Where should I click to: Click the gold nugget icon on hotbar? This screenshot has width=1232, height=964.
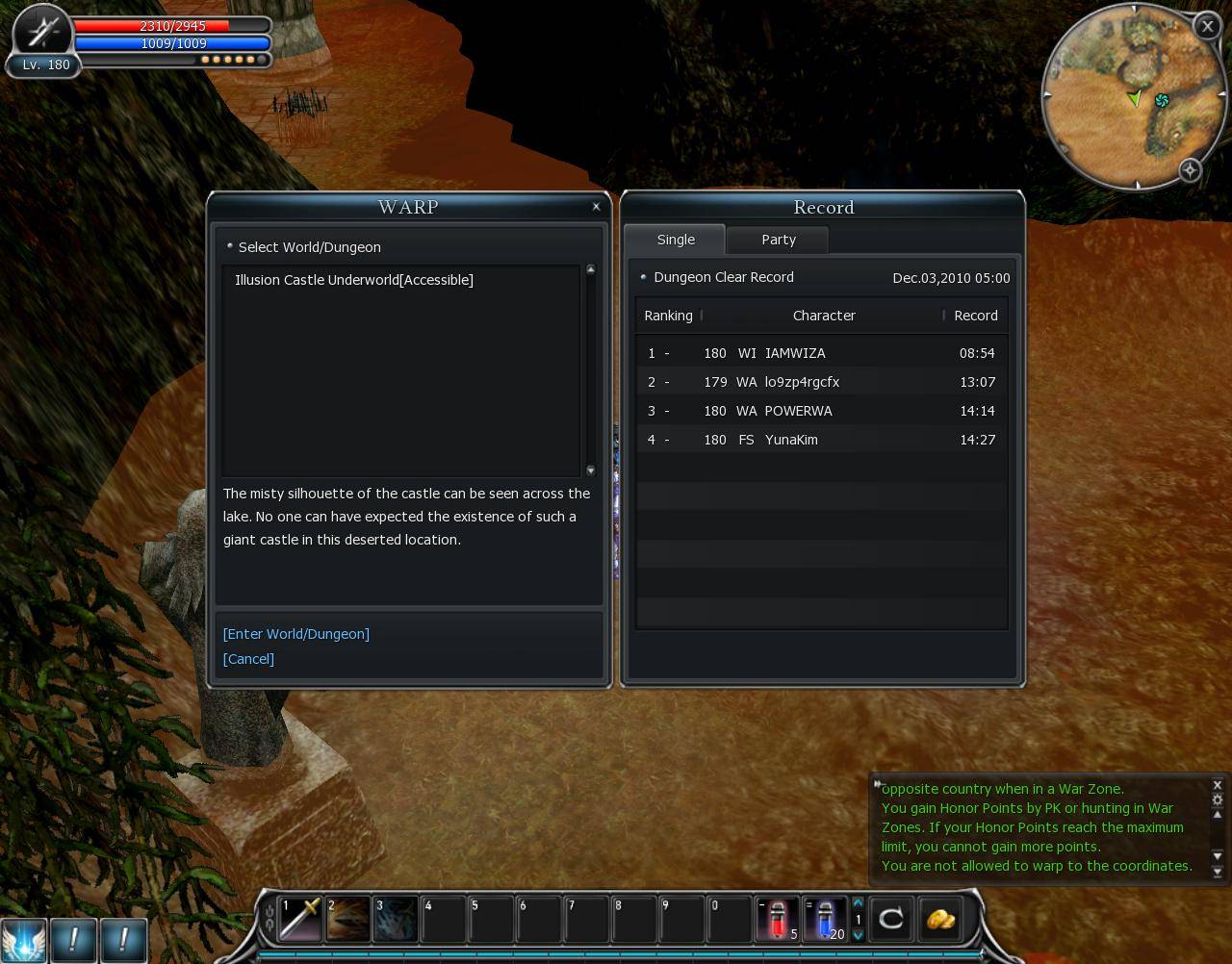(x=940, y=919)
